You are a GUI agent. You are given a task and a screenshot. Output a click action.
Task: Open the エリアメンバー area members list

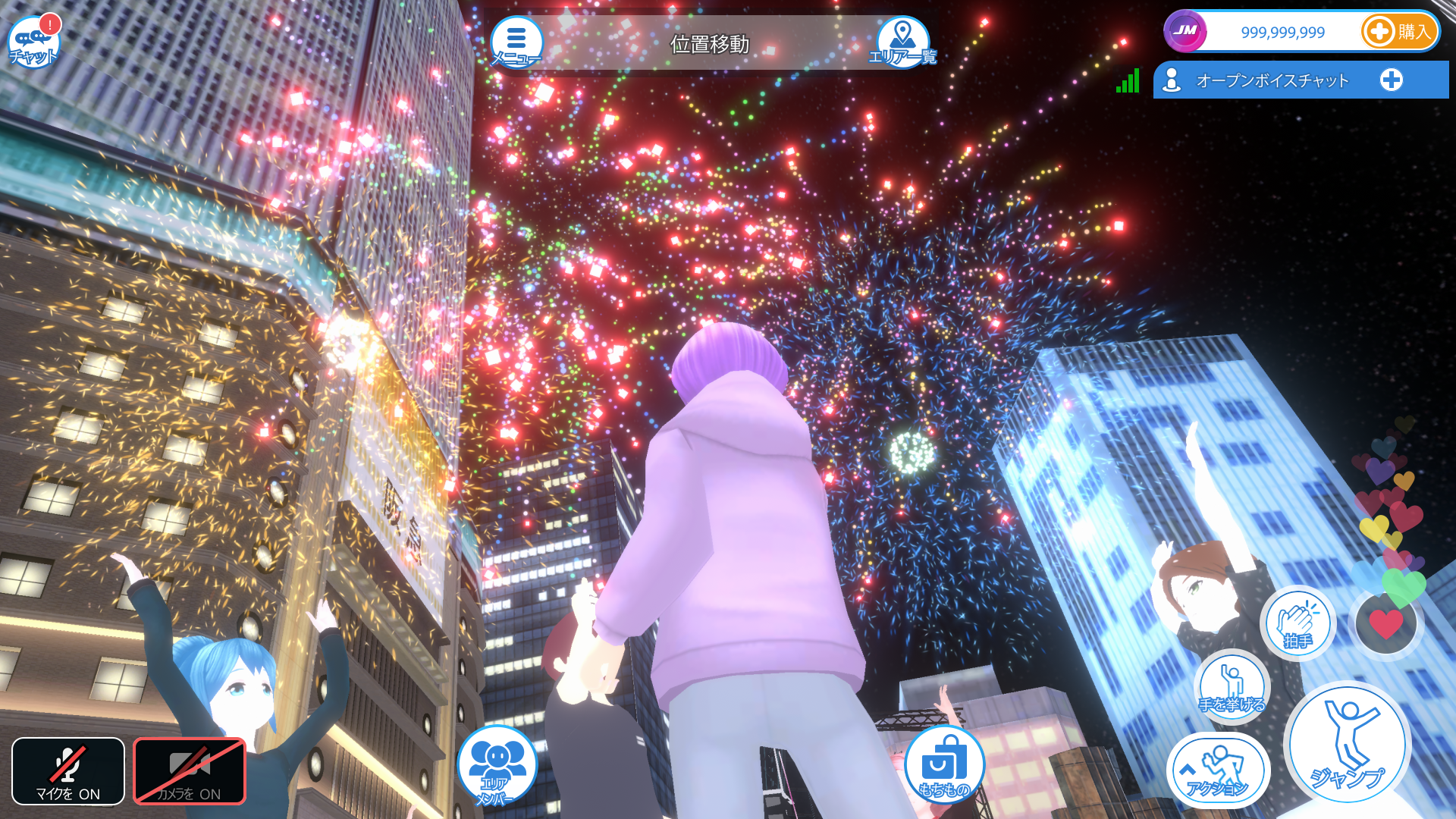(497, 766)
